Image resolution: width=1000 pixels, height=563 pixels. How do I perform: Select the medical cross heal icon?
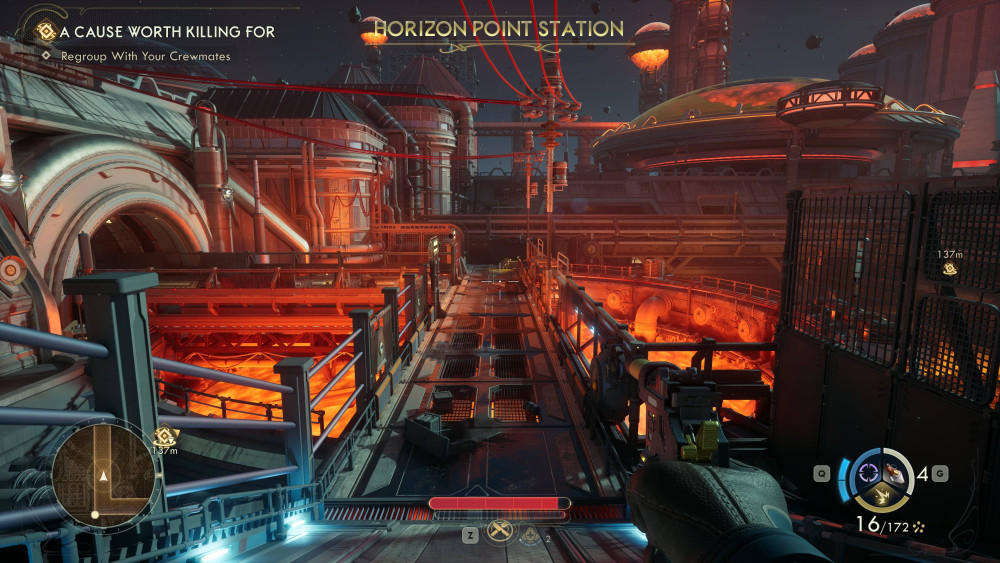point(529,535)
